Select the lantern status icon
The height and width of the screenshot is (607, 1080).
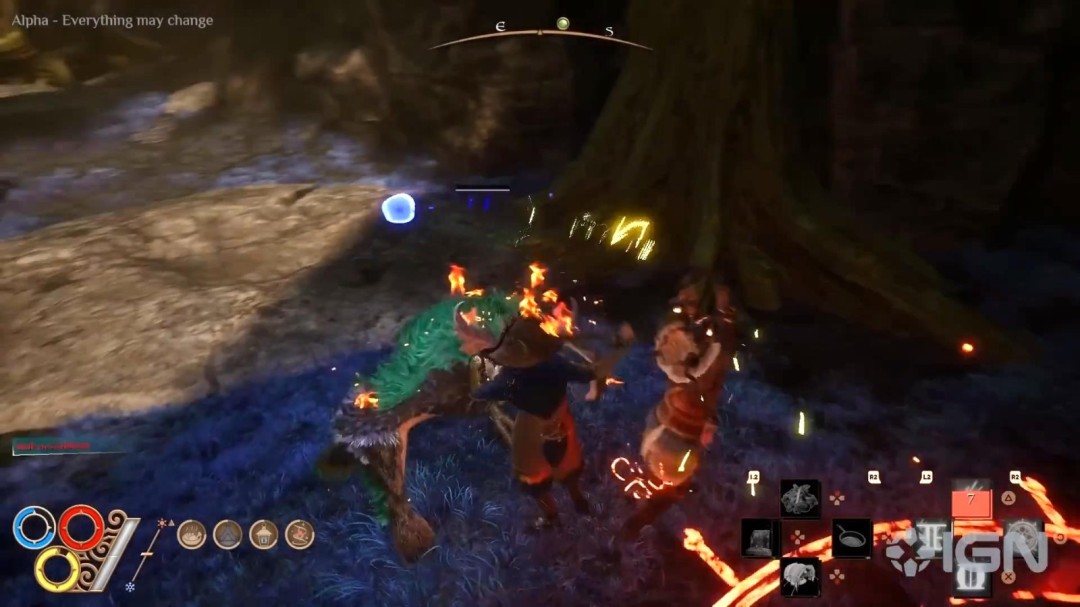(x=264, y=534)
